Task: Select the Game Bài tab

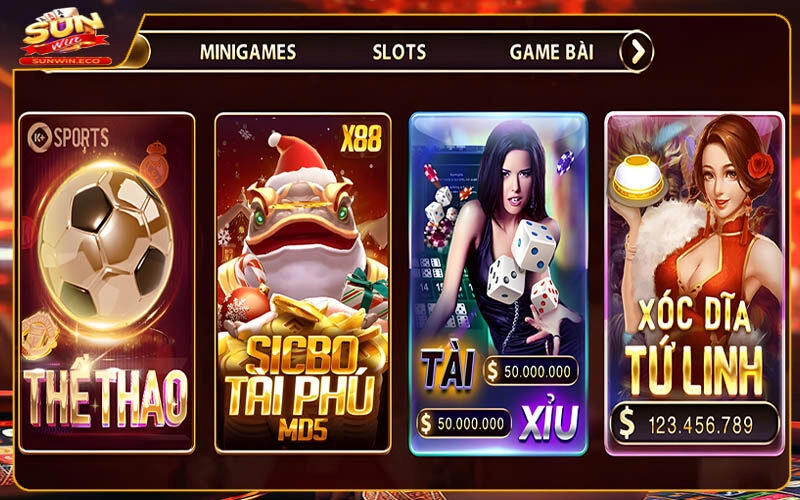Action: [552, 52]
